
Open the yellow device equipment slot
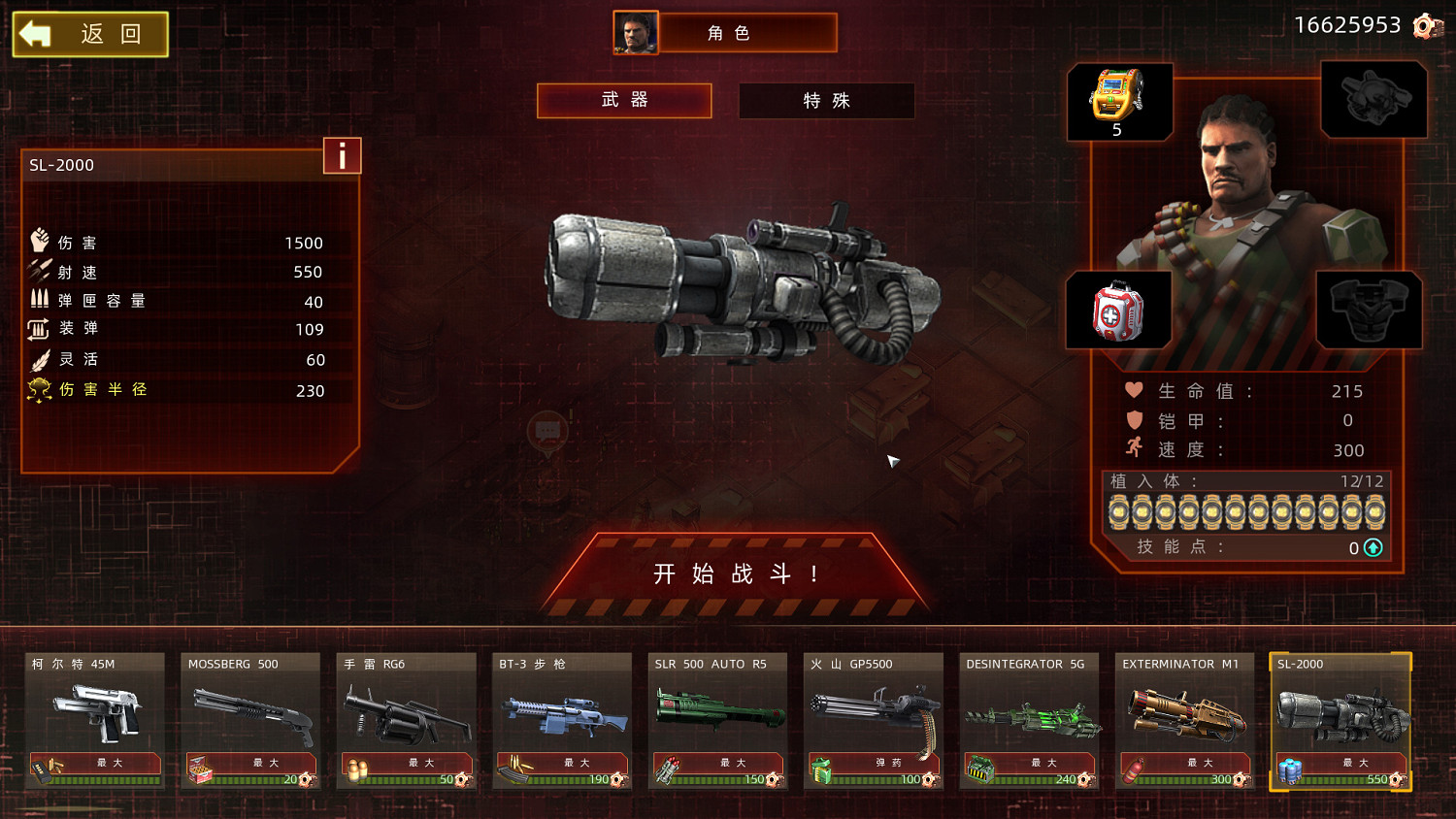(x=1119, y=101)
